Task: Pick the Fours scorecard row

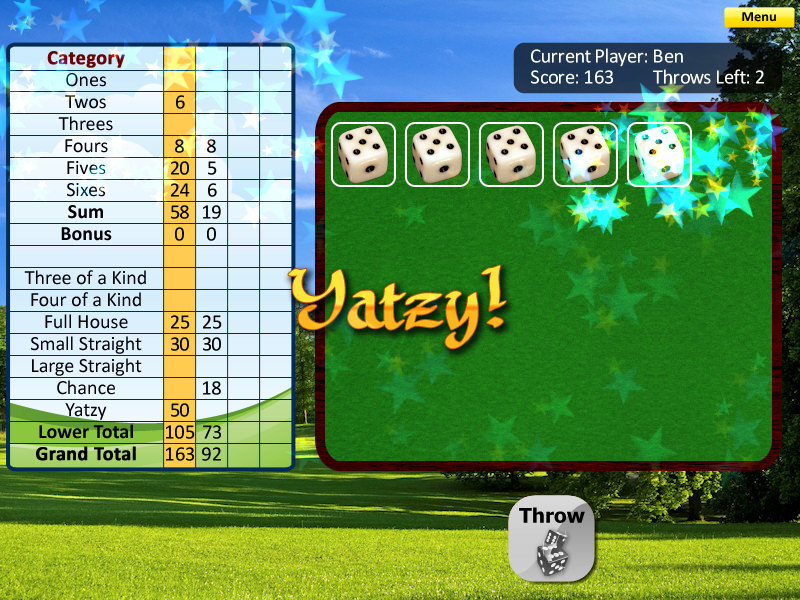Action: coord(86,146)
